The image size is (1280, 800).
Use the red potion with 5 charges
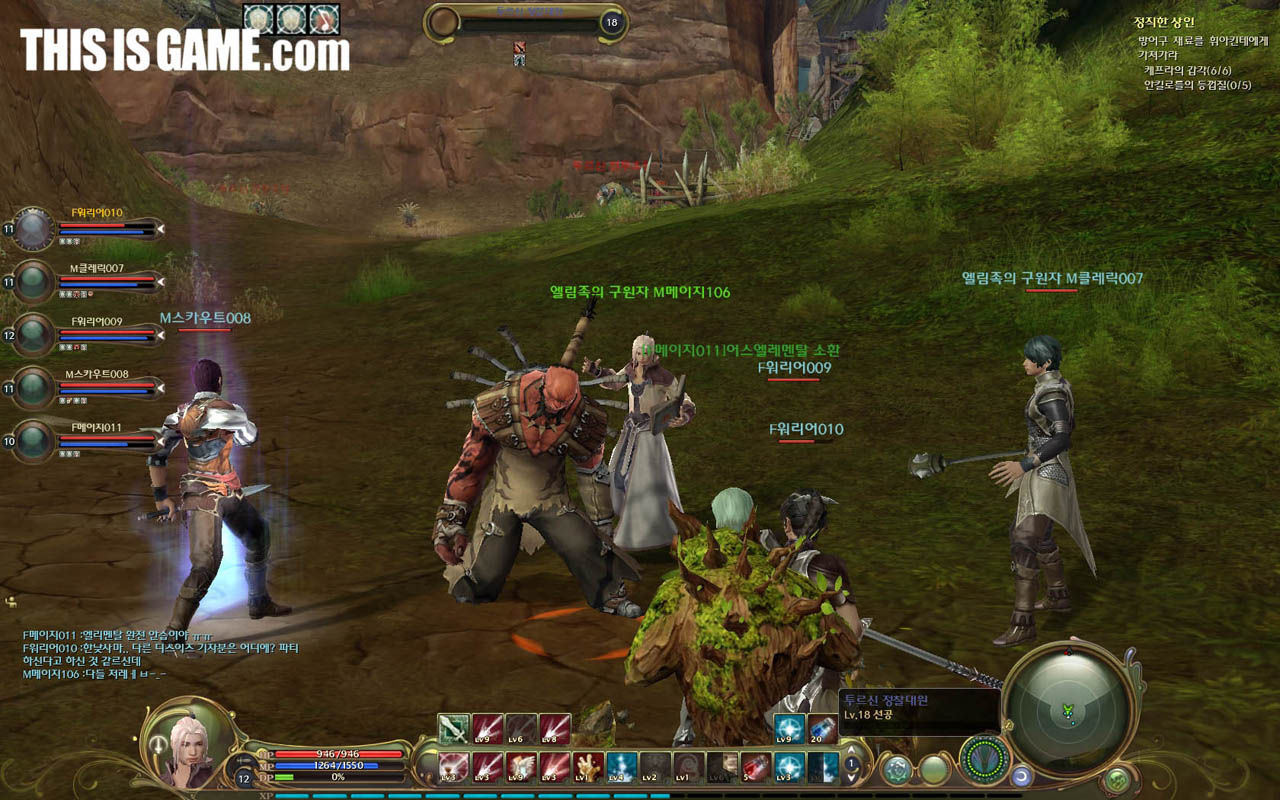click(x=756, y=767)
